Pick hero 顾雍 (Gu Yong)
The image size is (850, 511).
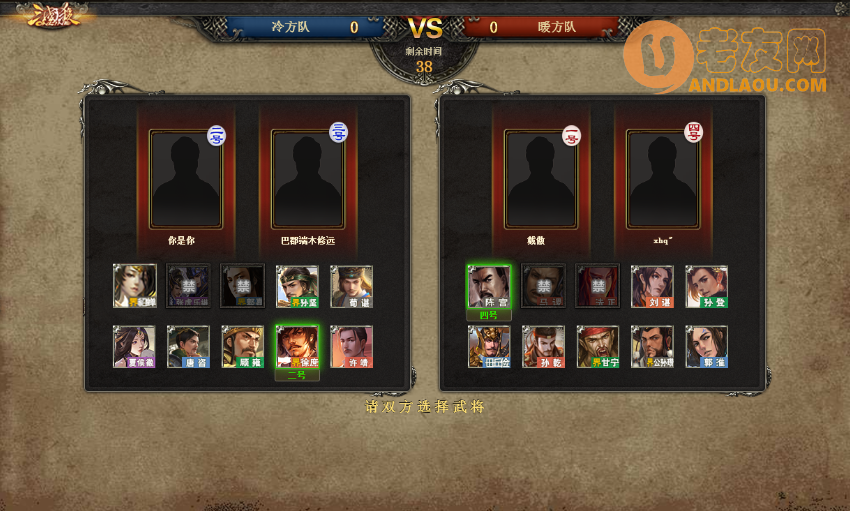point(243,346)
